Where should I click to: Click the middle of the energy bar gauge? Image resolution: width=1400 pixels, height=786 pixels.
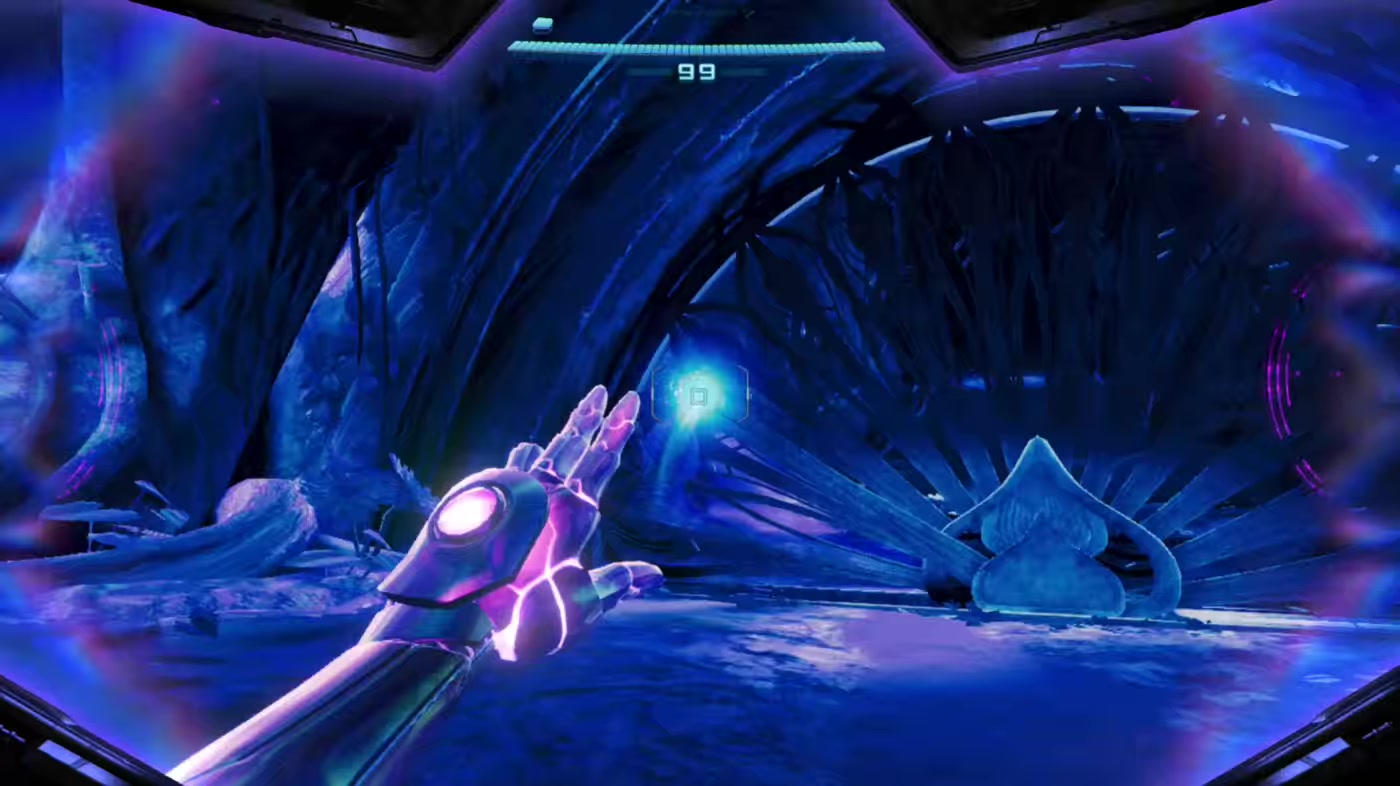[695, 44]
